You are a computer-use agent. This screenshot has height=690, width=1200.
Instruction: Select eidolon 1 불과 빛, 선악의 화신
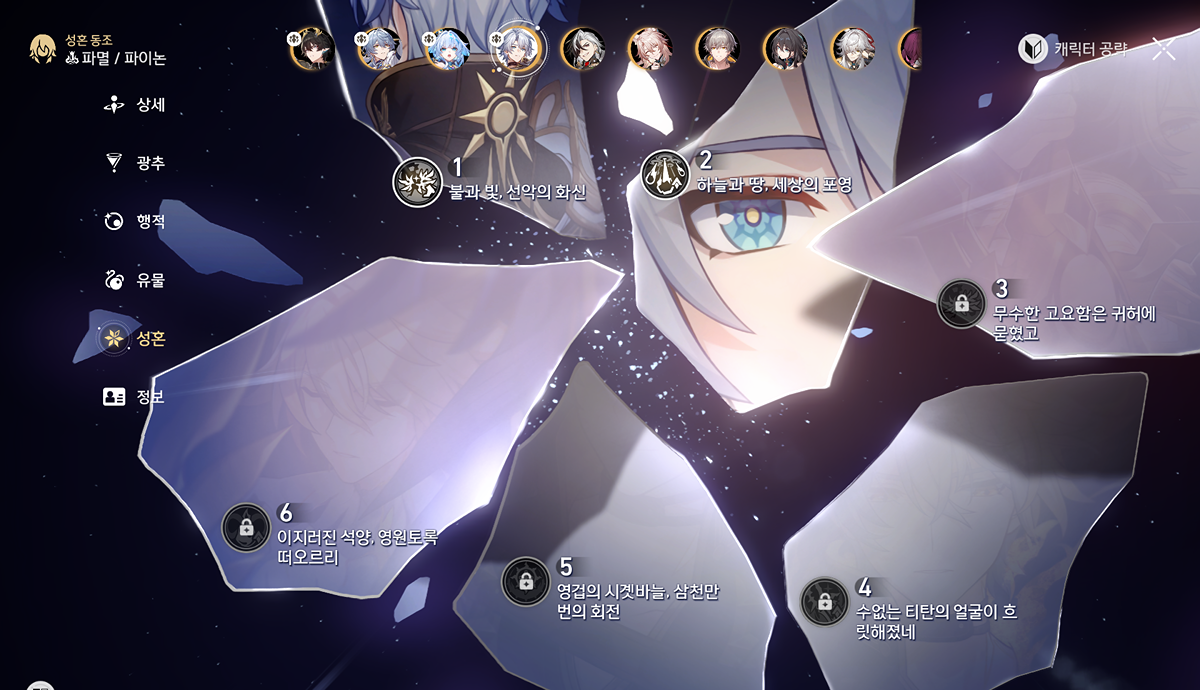[418, 182]
